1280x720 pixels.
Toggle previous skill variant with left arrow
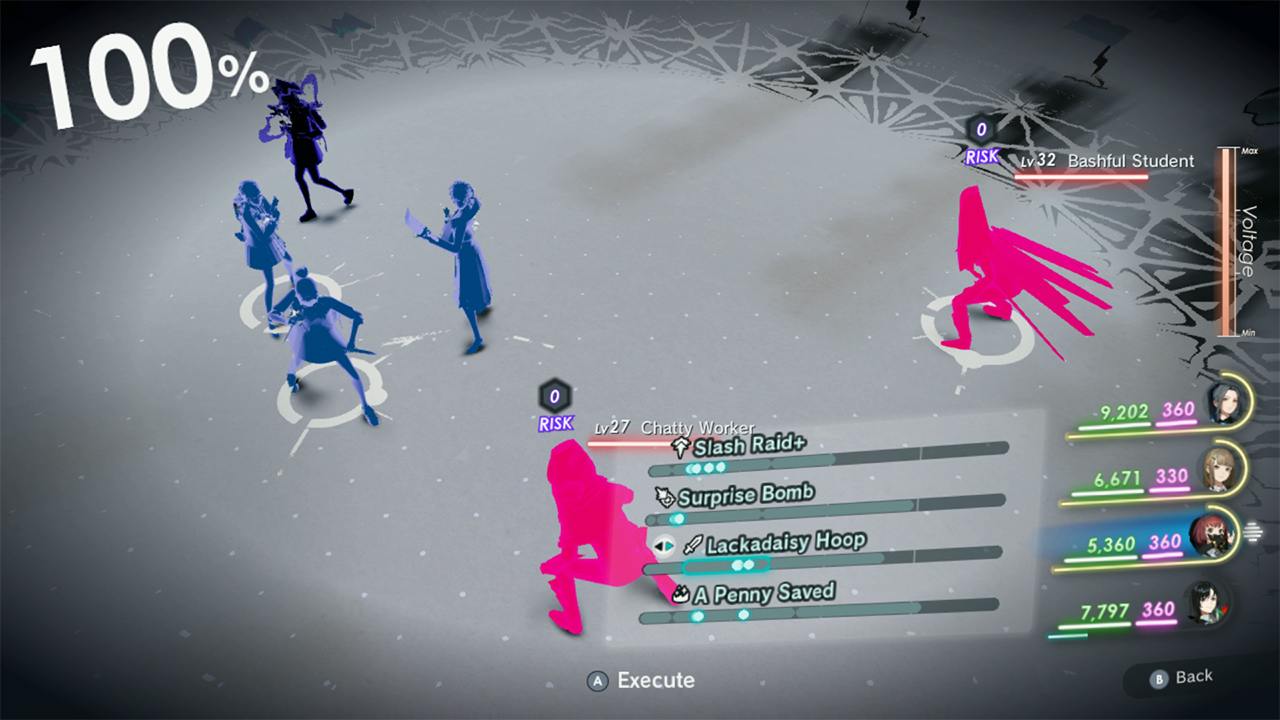(659, 546)
